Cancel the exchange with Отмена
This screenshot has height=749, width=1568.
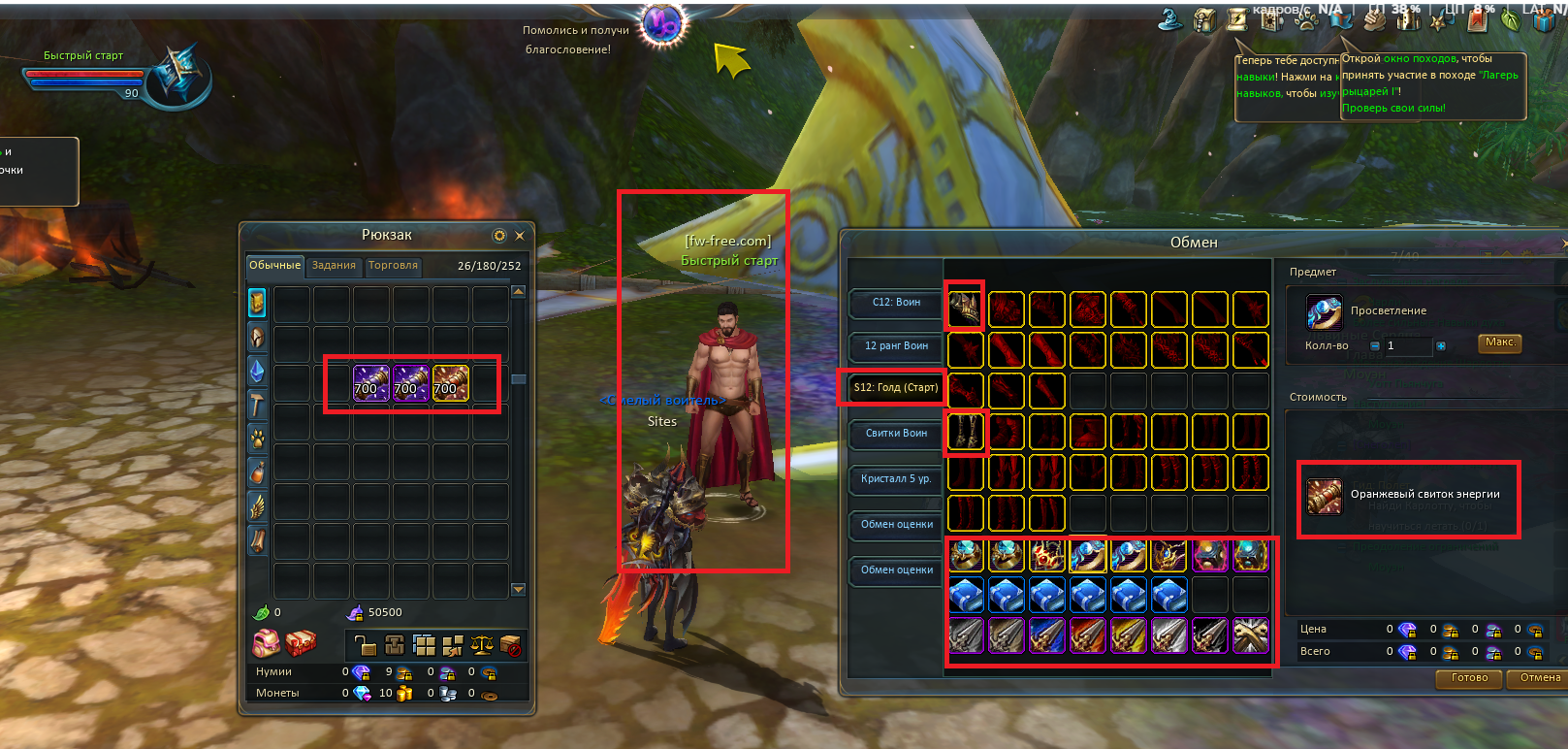pos(1539,678)
